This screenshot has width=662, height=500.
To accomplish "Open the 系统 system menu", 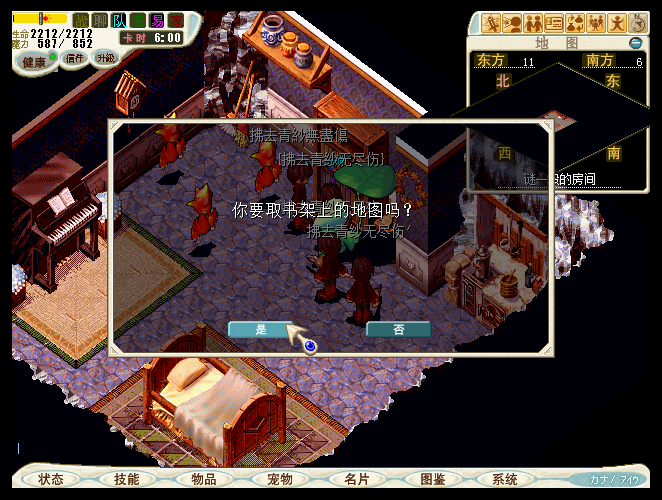I will click(506, 479).
